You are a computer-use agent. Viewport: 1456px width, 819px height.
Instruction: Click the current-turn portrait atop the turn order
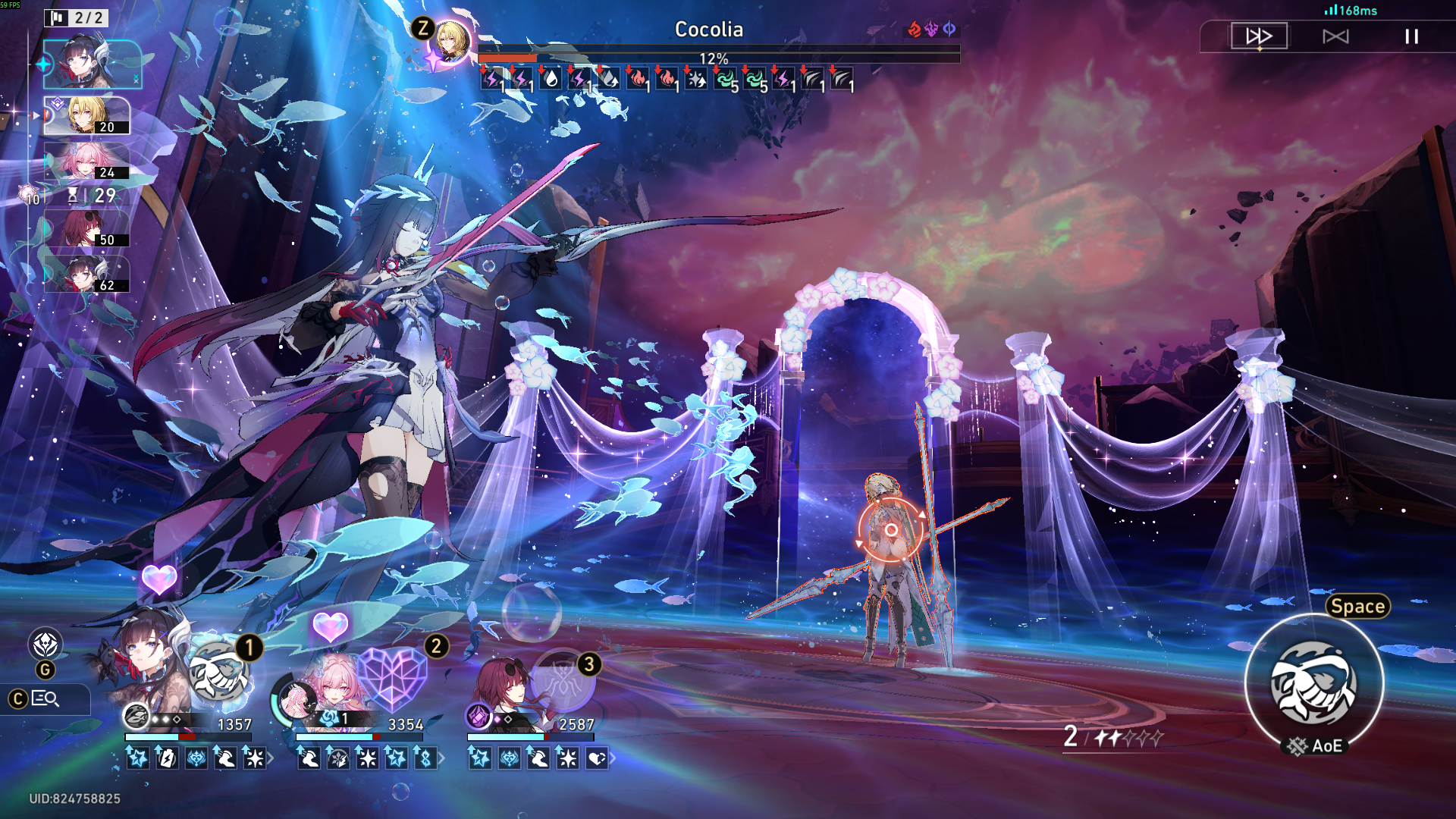(91, 64)
